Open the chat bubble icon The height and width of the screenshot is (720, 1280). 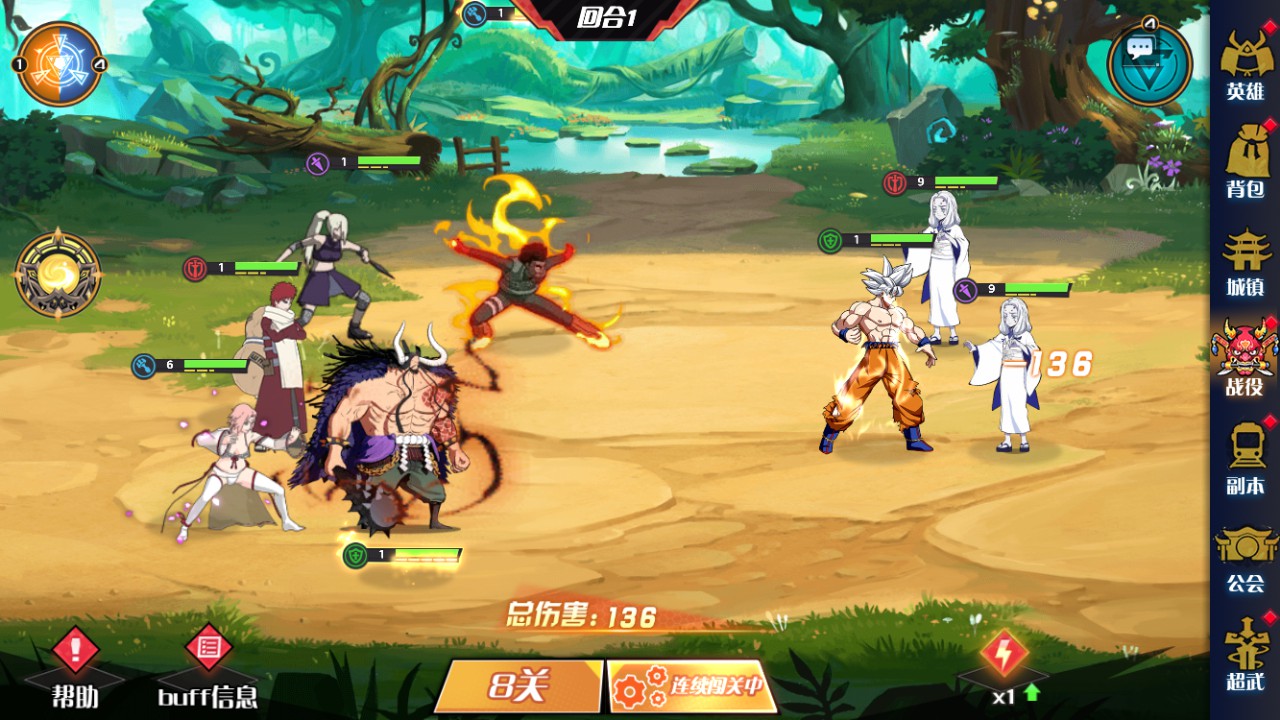1149,62
